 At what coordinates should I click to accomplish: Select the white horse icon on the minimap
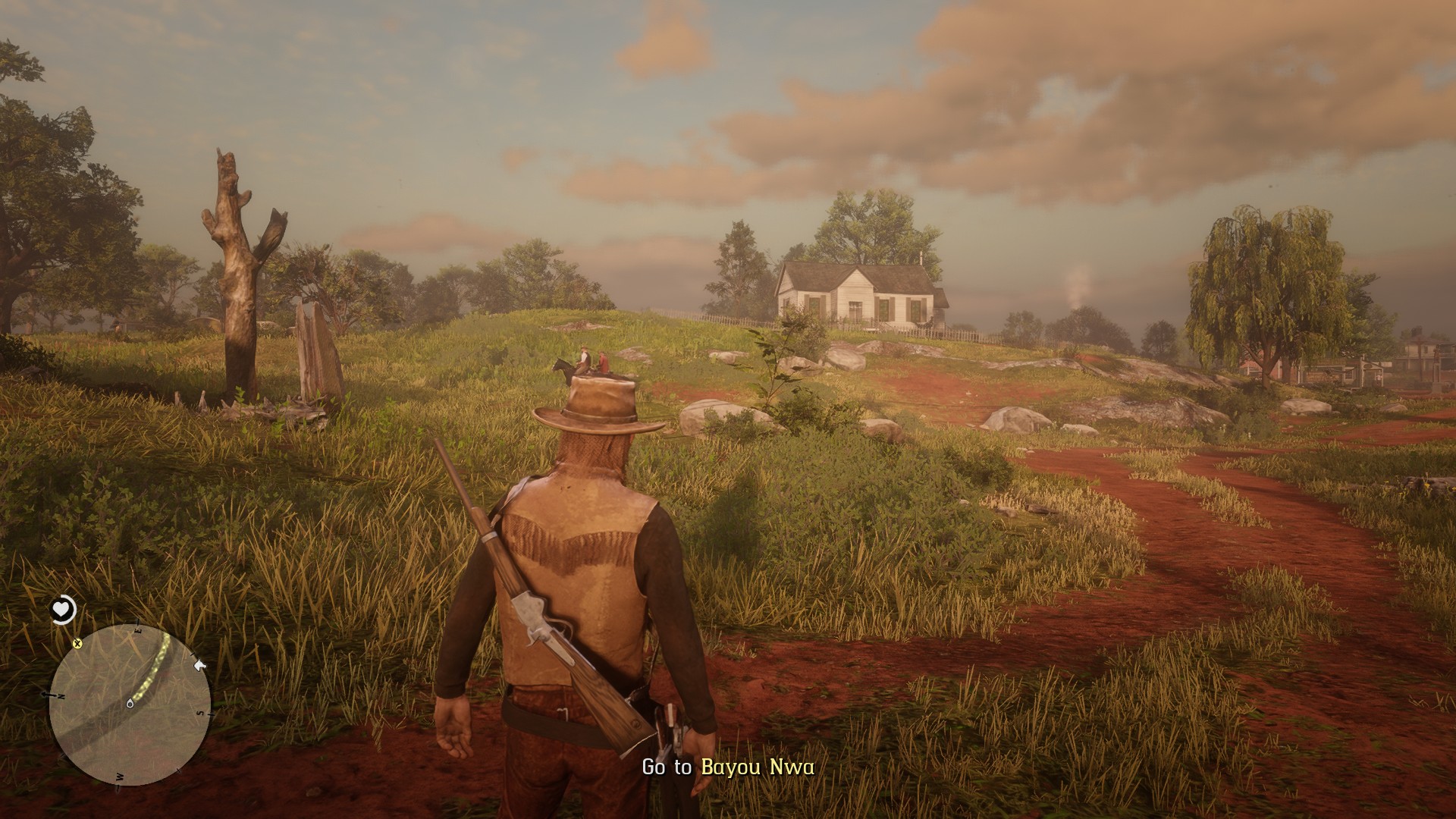click(200, 665)
